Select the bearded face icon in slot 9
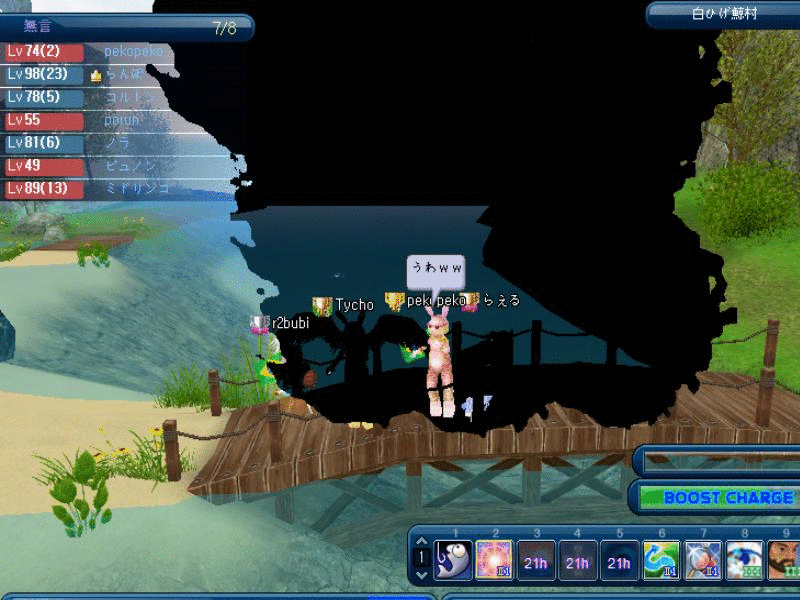This screenshot has height=600, width=800. coord(784,561)
